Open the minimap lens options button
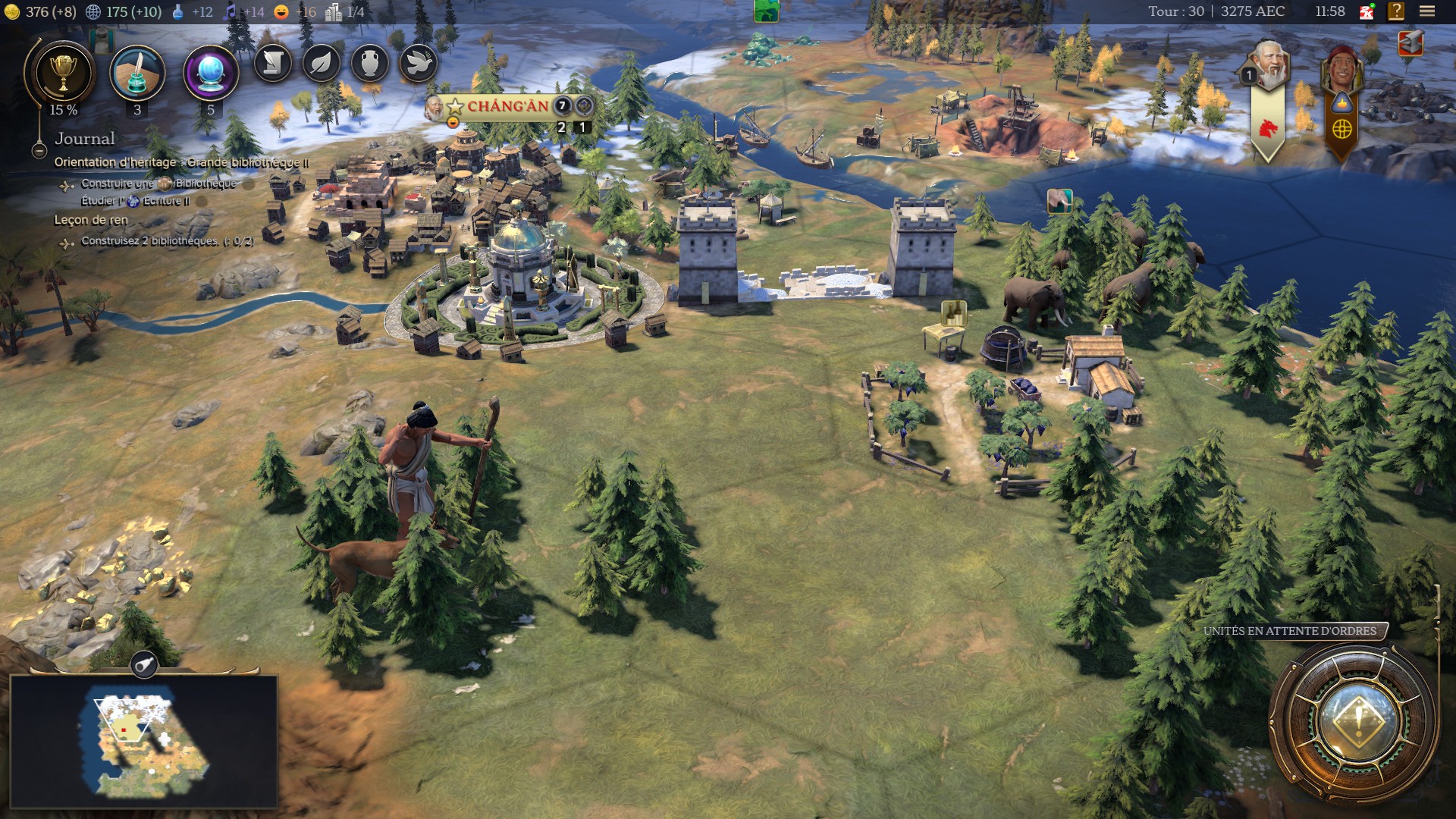This screenshot has height=819, width=1456. pyautogui.click(x=144, y=664)
